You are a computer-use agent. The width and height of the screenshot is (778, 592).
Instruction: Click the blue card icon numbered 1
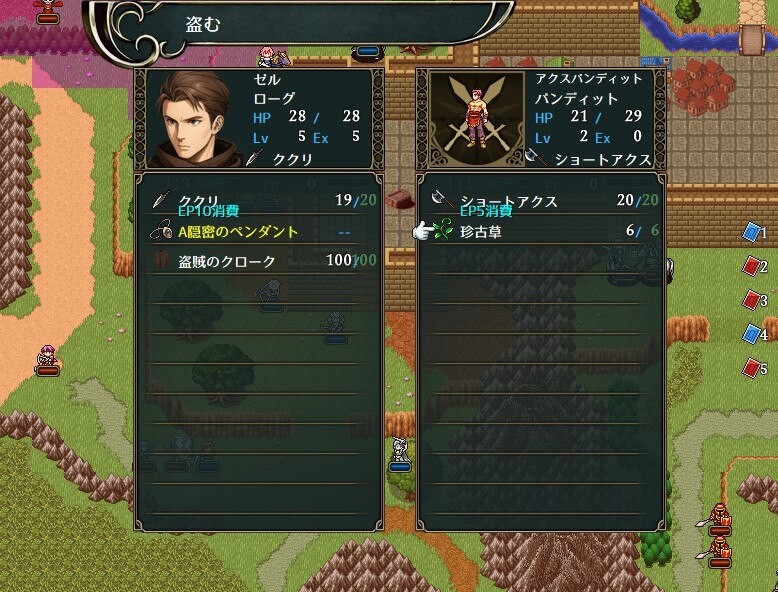coord(753,232)
